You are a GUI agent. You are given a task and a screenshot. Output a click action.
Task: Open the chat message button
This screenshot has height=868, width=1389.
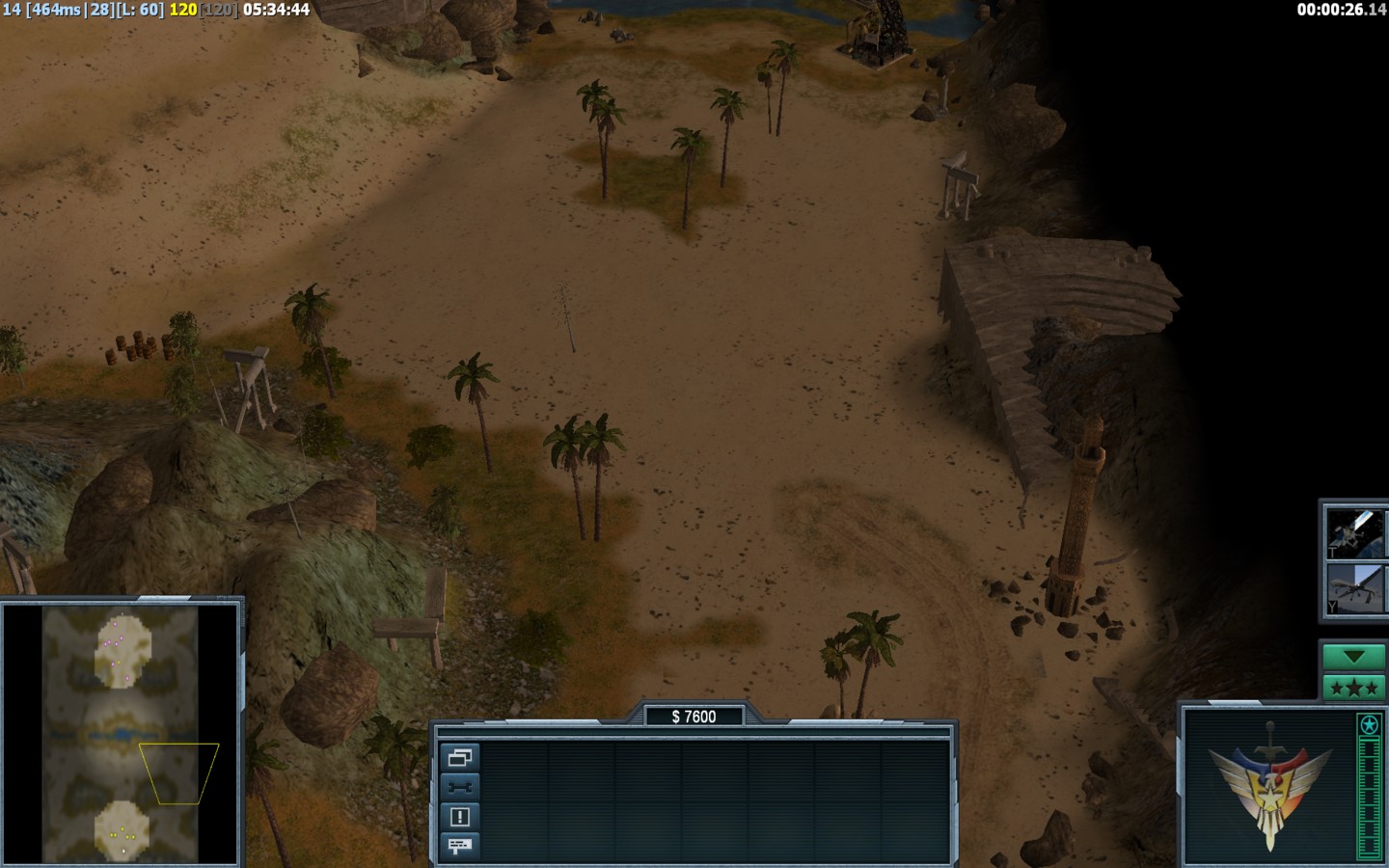coord(460,846)
